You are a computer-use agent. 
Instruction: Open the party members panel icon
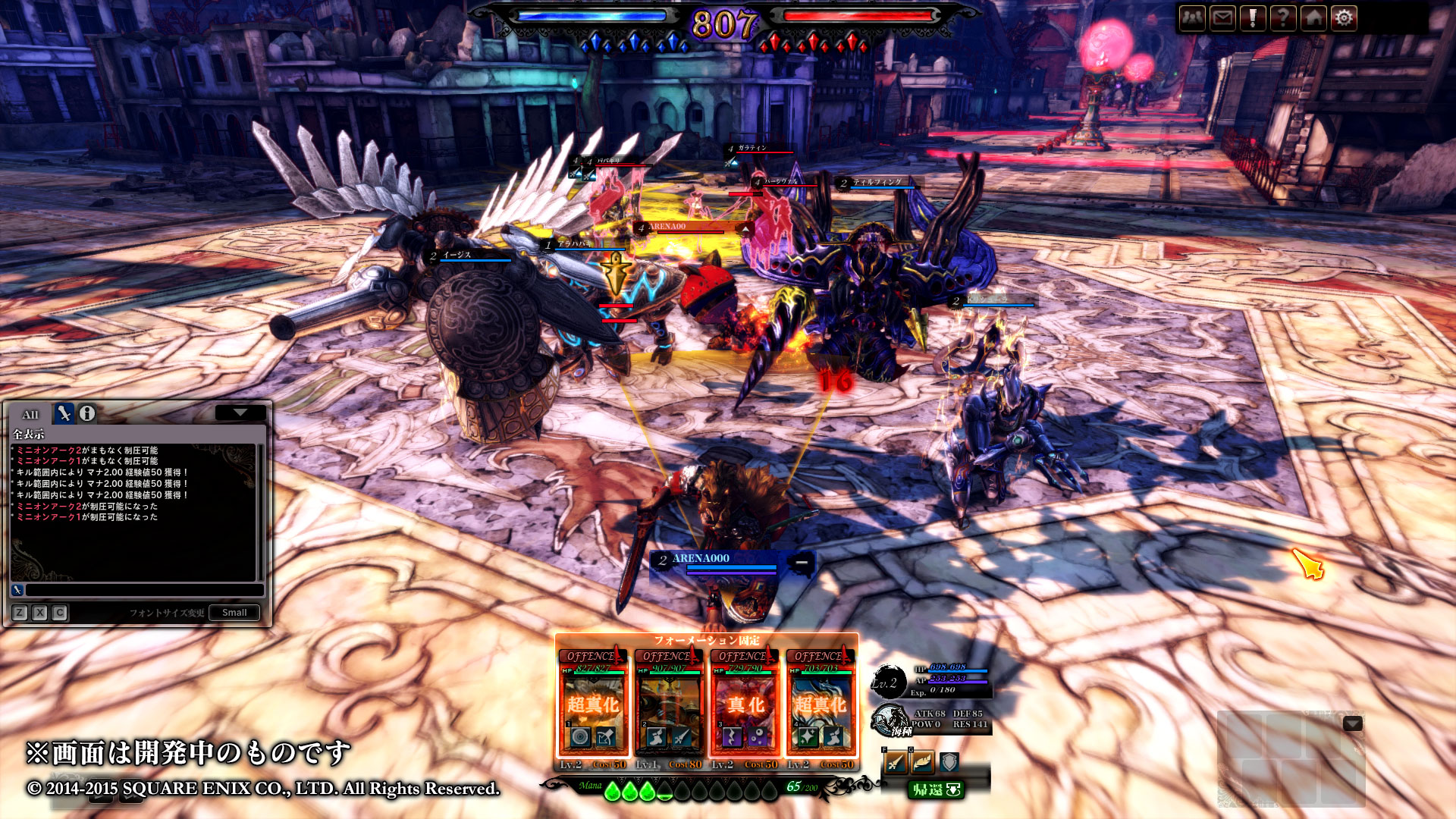coord(1193,17)
